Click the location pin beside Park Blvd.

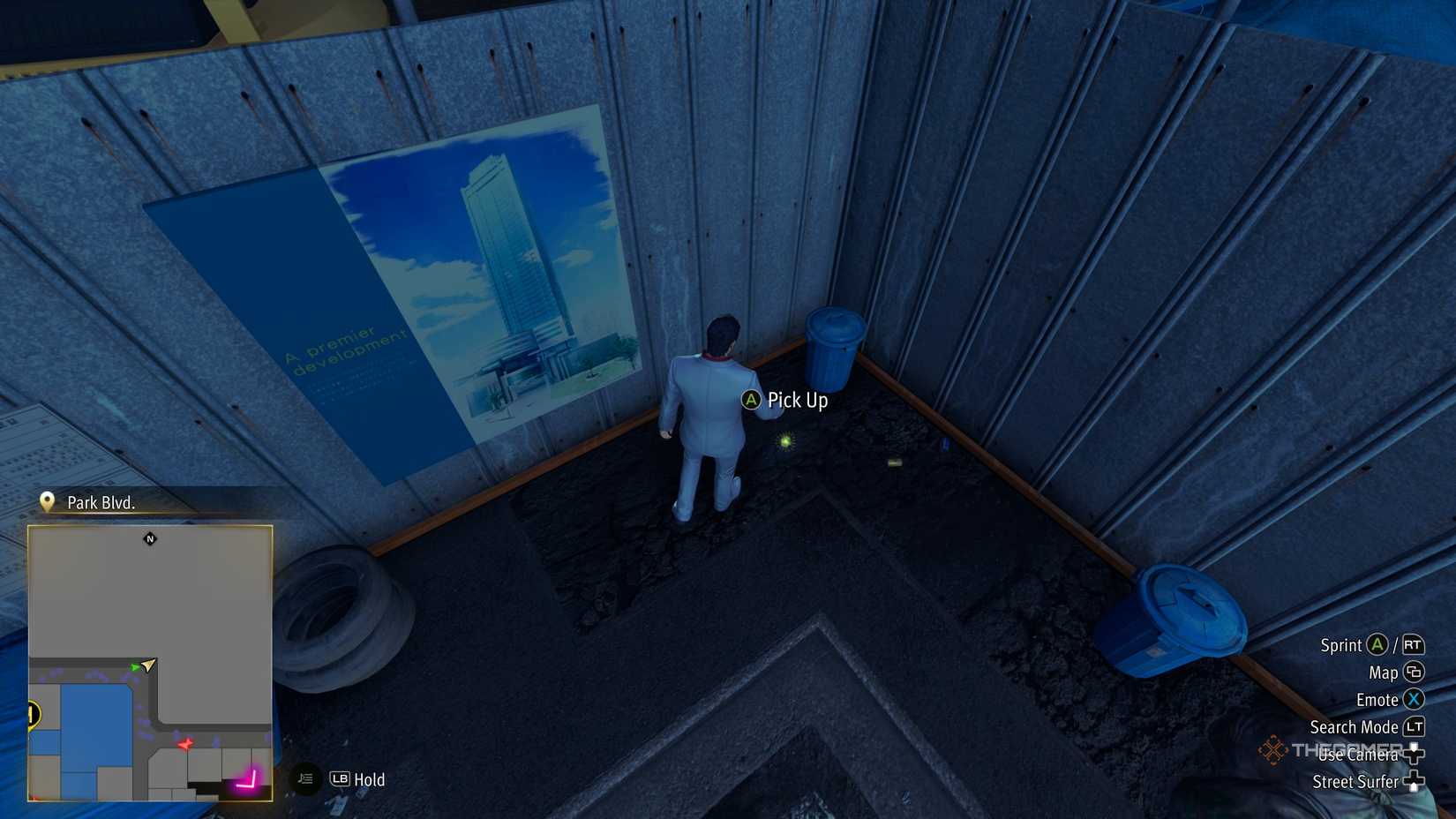(x=47, y=502)
